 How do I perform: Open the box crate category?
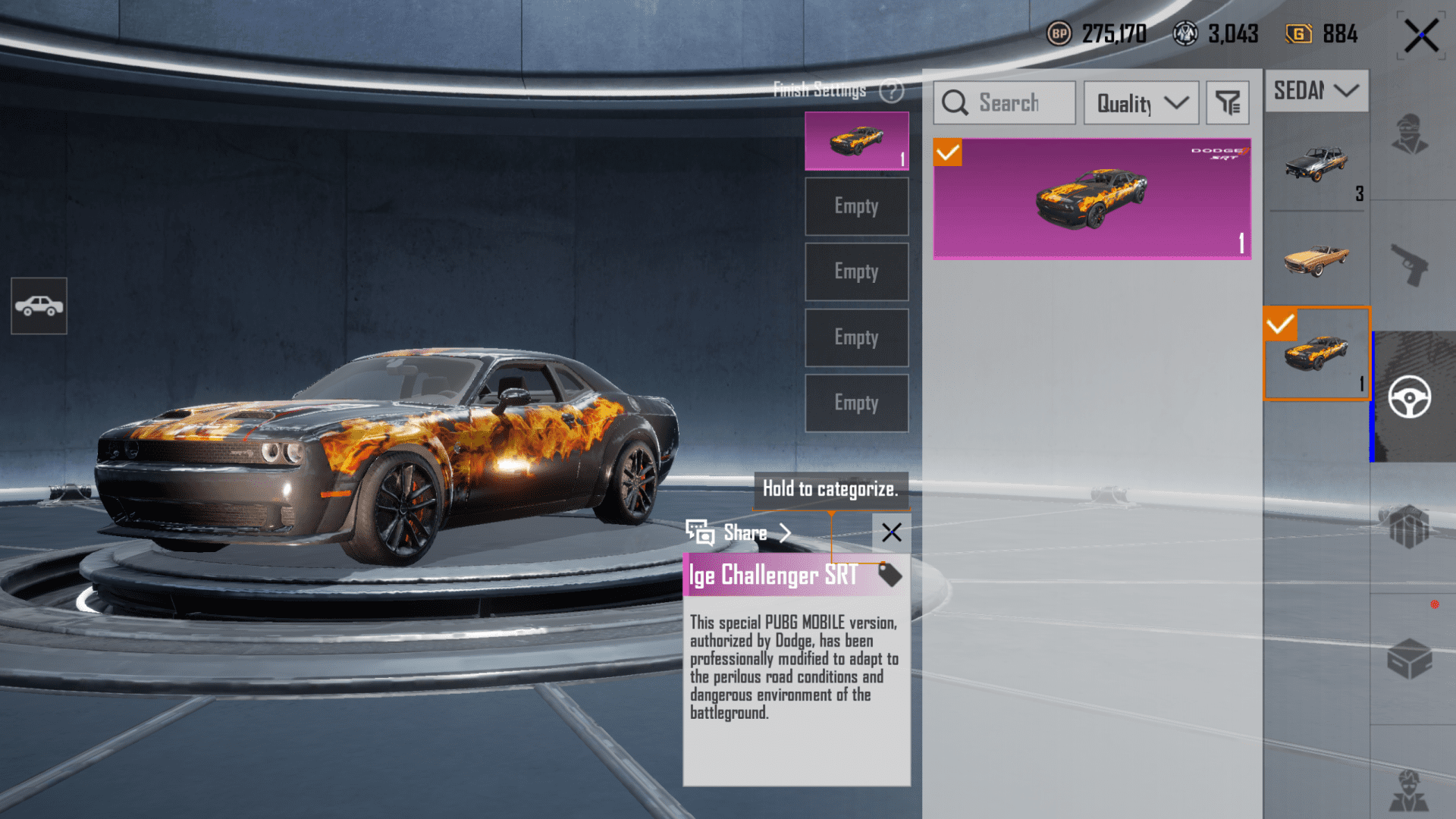point(1410,658)
